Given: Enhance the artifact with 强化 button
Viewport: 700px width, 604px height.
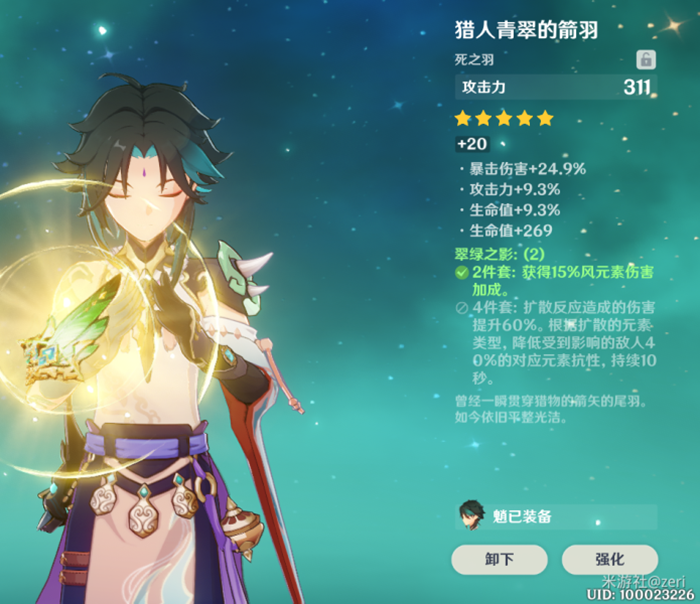Looking at the screenshot, I should [x=609, y=559].
